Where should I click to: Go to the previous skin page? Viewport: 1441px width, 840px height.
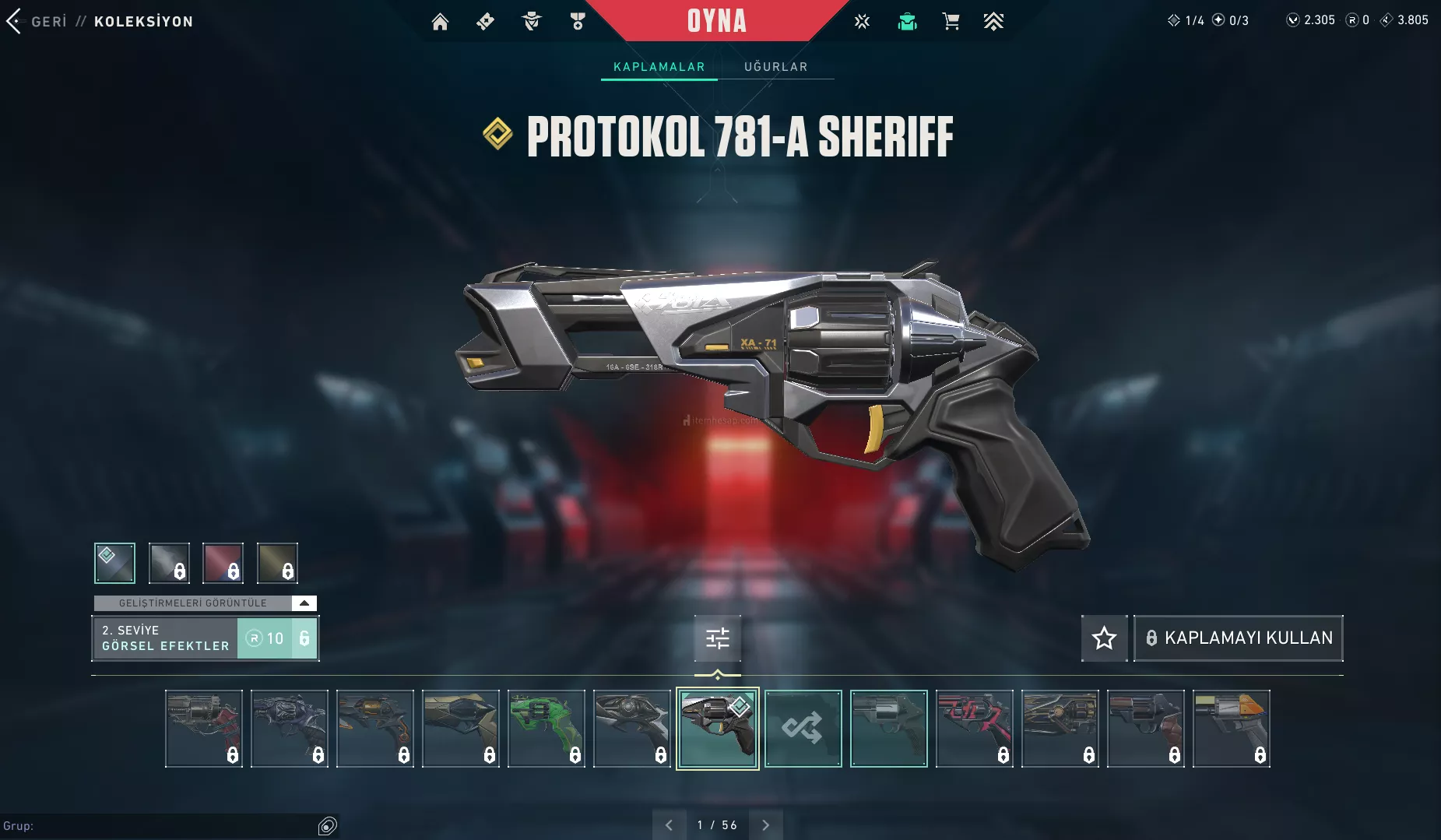pyautogui.click(x=669, y=825)
